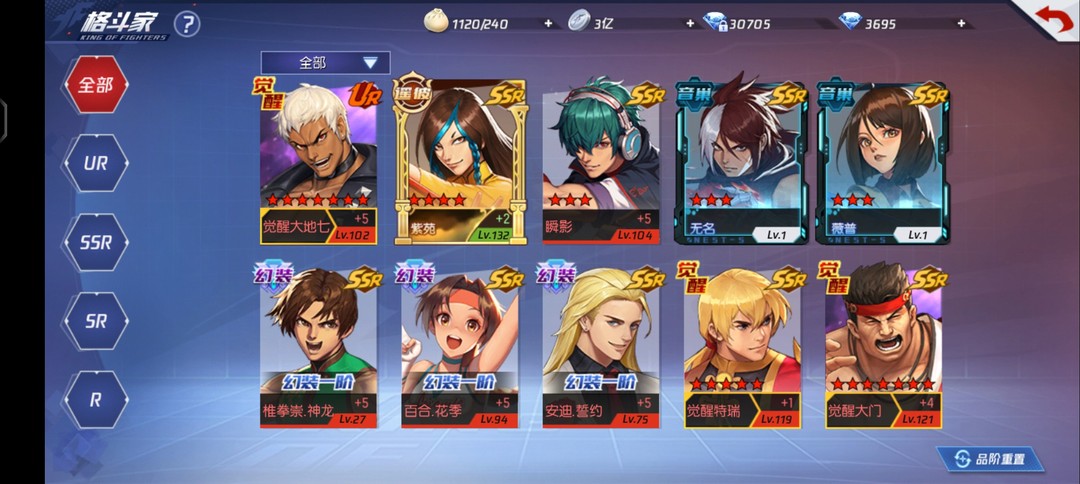Switch to the UR rarity tab
Viewport: 1080px width, 484px height.
[96, 163]
